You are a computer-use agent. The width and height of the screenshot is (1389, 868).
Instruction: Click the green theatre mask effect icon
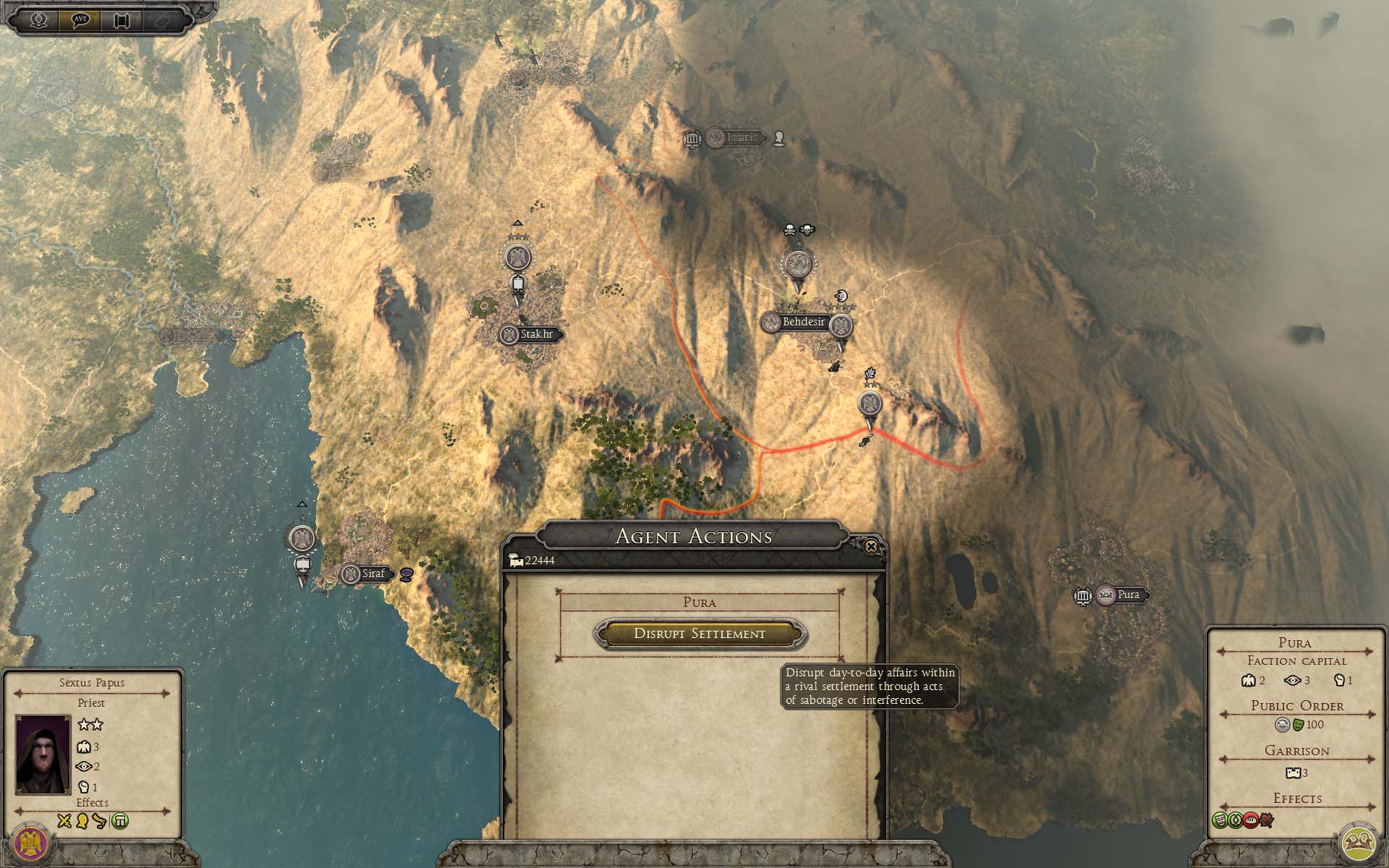(x=1220, y=821)
